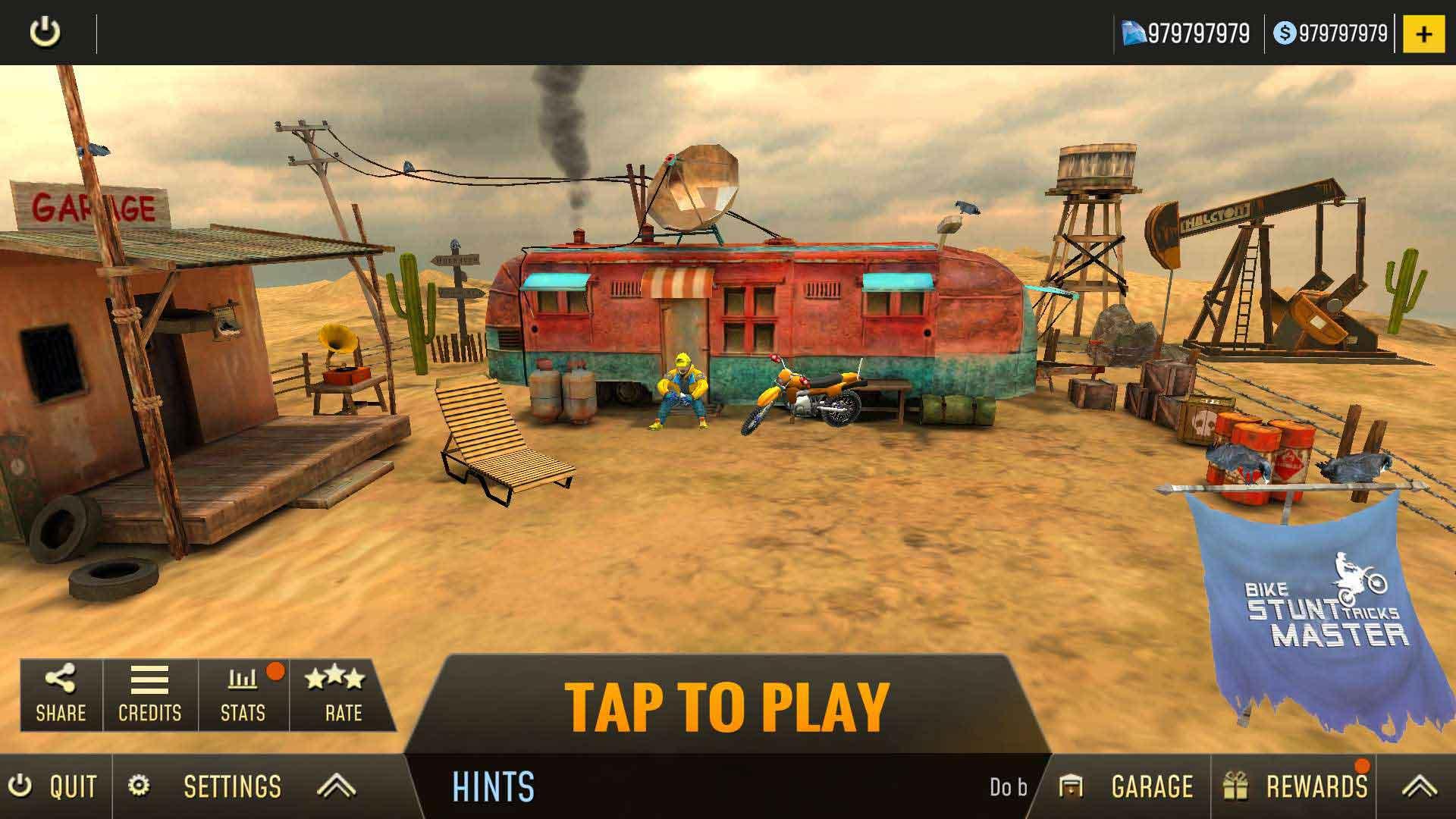1456x819 pixels.
Task: Expand the chevron next to Settings
Action: click(336, 786)
